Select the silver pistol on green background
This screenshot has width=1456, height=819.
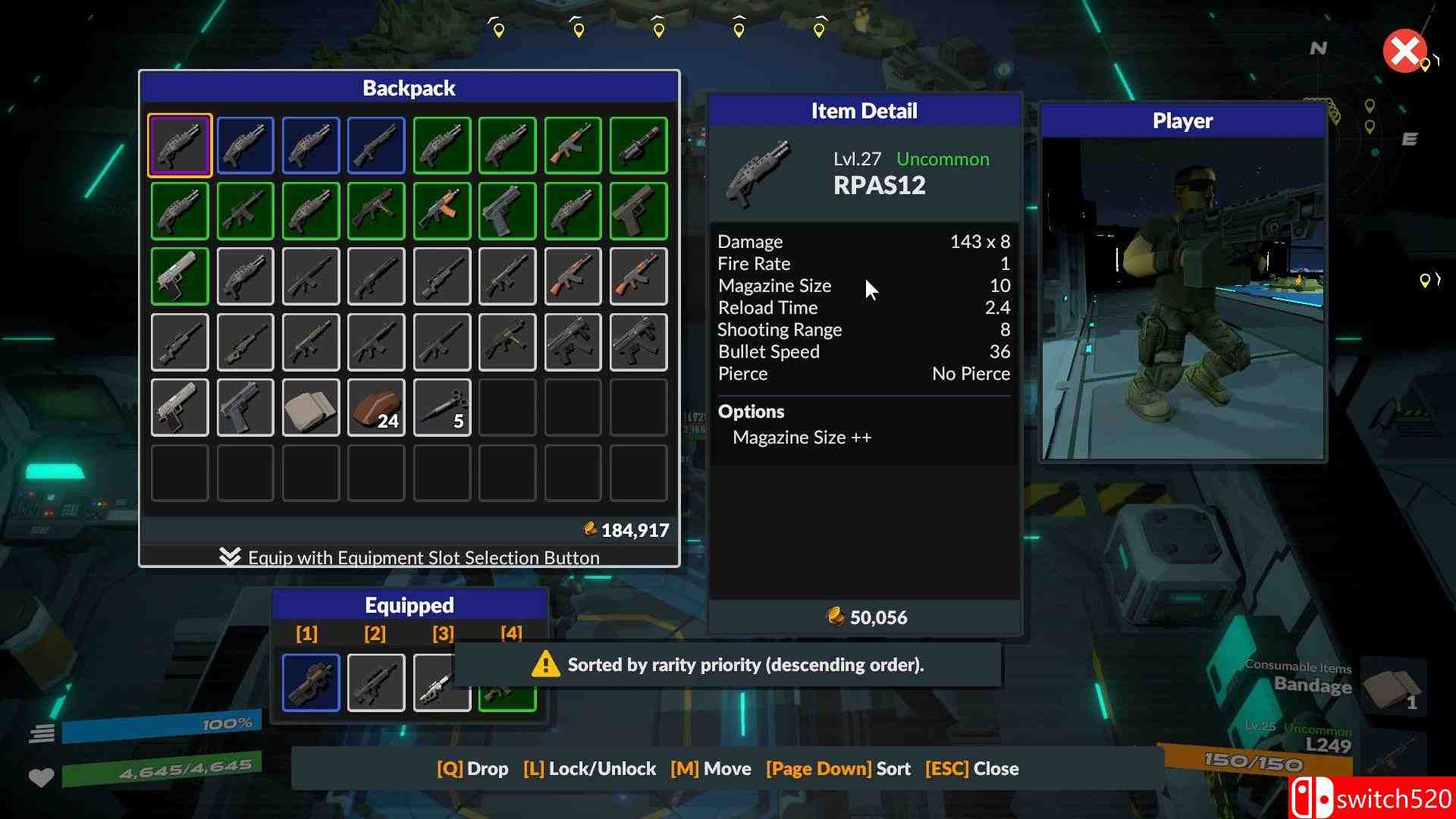(x=180, y=277)
